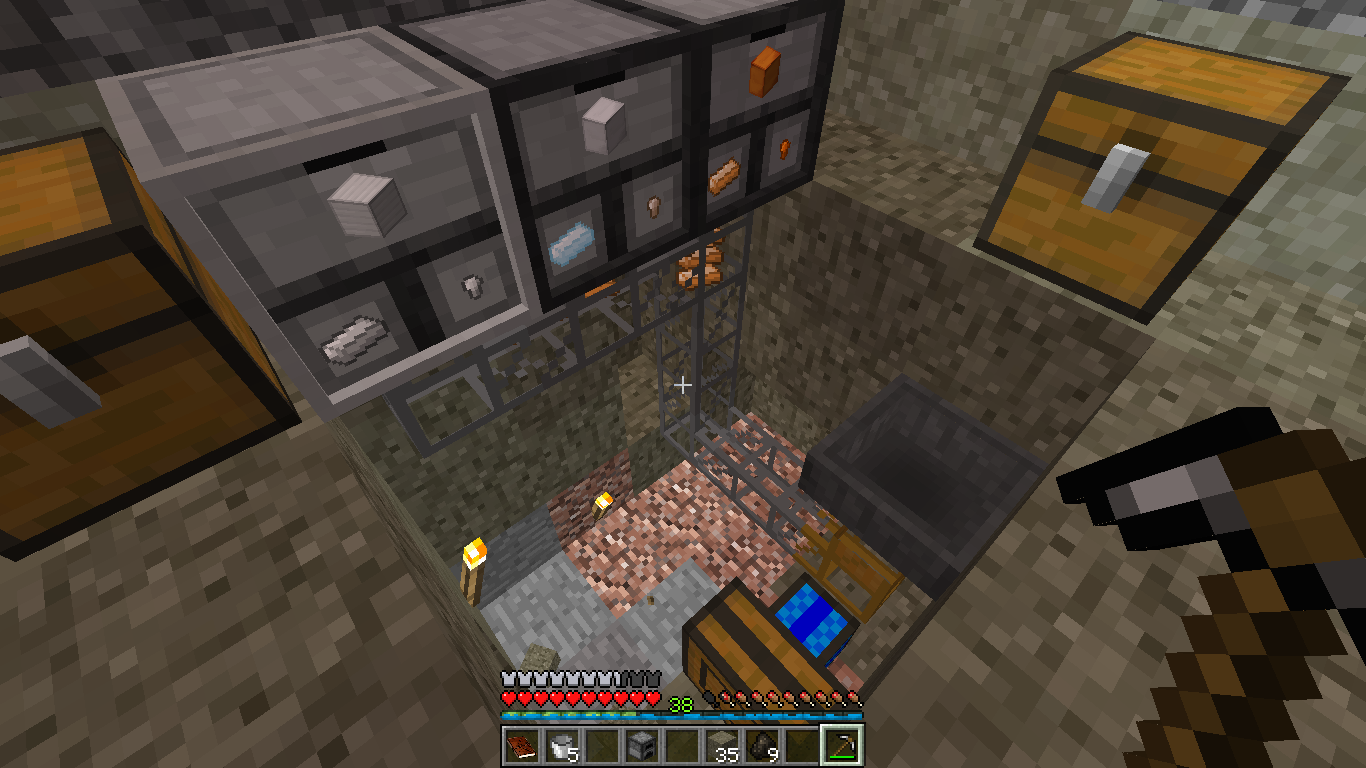The width and height of the screenshot is (1366, 768).
Task: Choose the furnace in the hotbar
Action: coord(641,745)
